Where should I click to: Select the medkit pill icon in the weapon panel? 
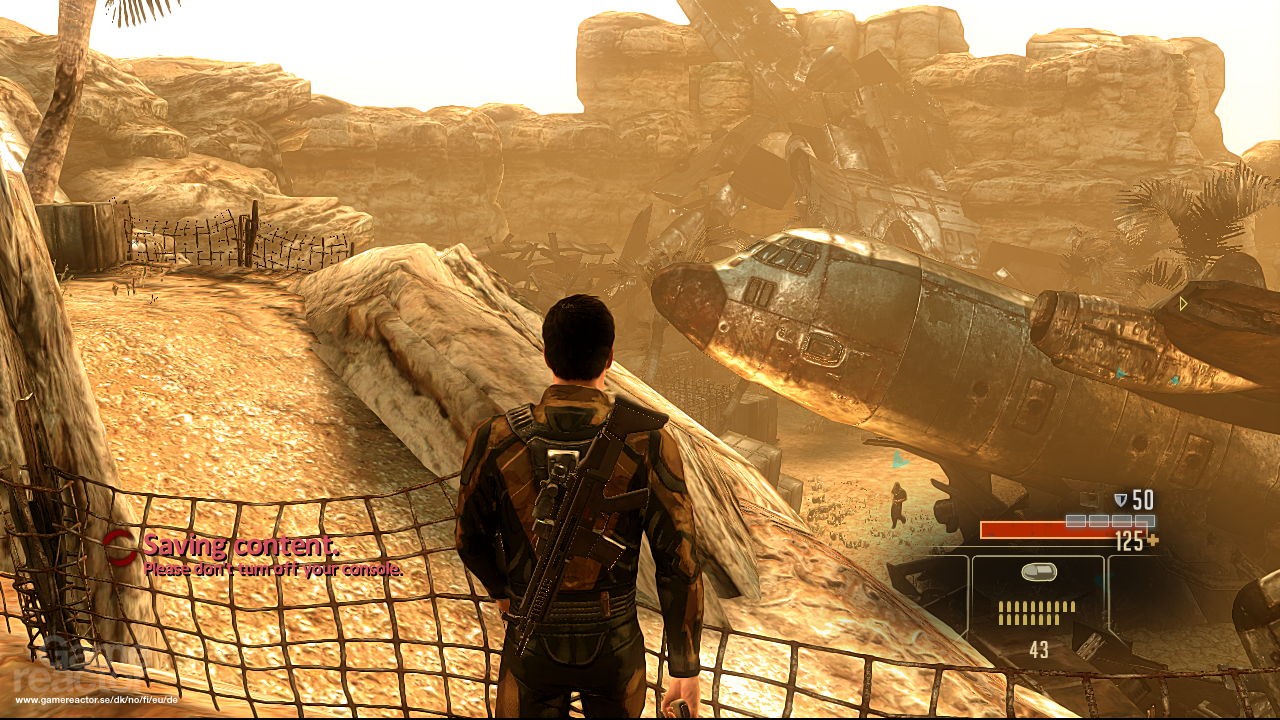click(x=1040, y=572)
